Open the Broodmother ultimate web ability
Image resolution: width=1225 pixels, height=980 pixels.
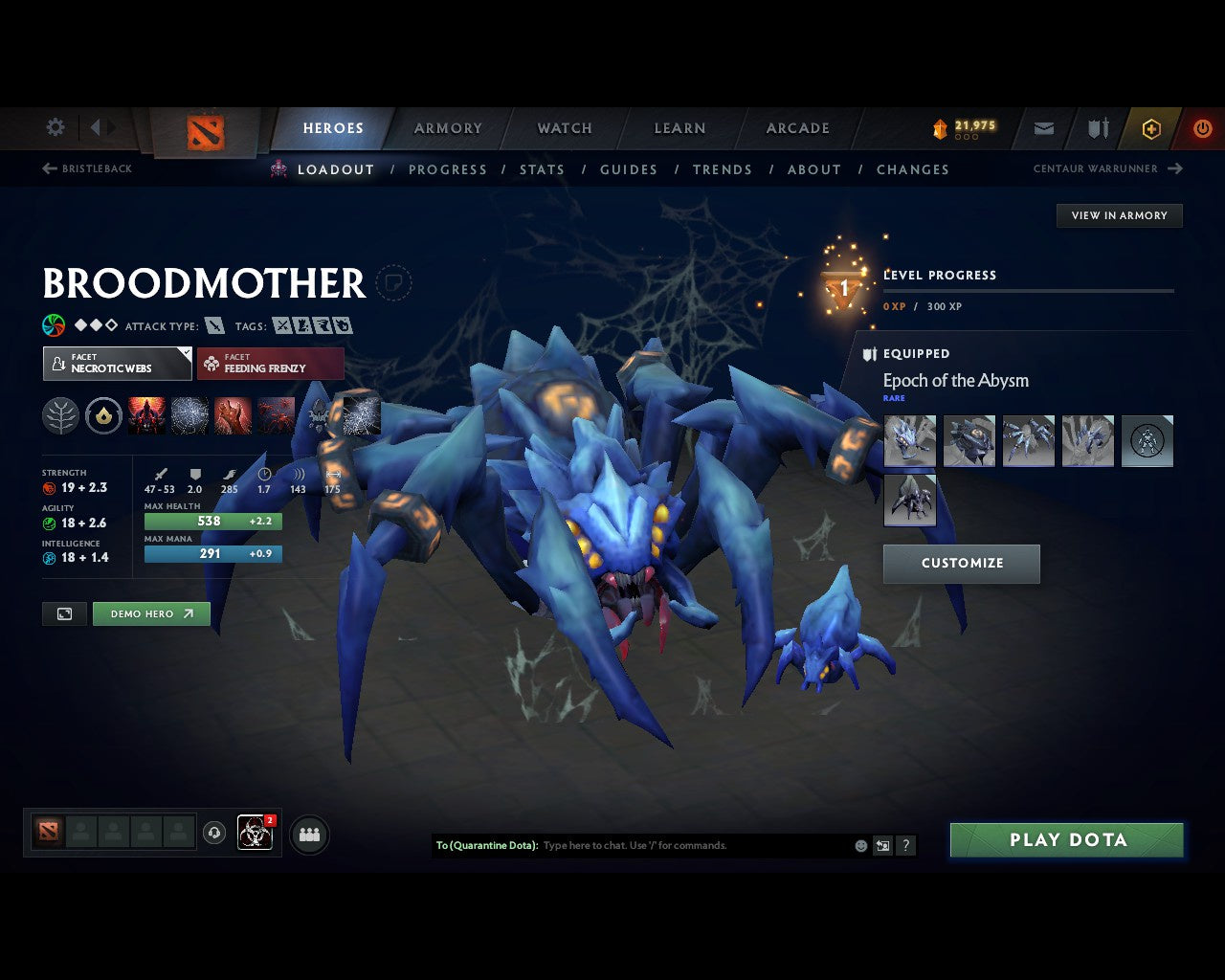(362, 415)
